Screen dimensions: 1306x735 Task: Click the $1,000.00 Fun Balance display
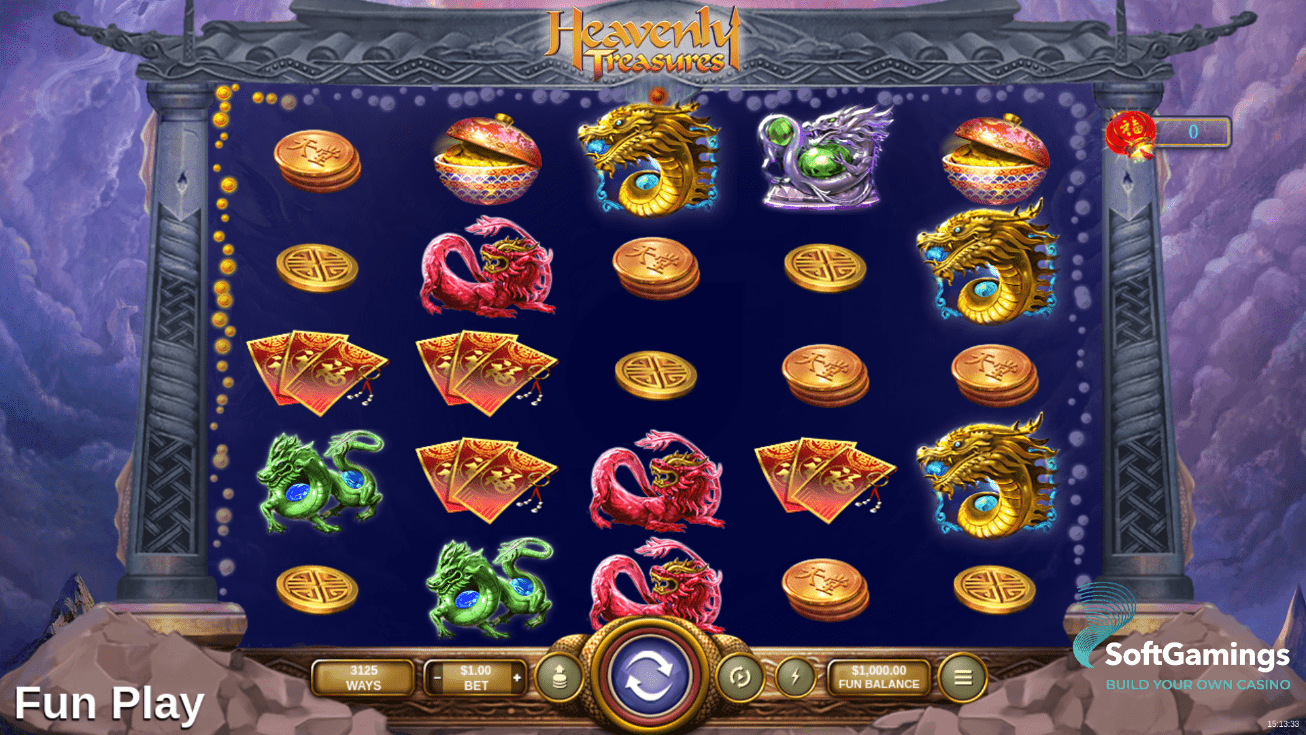(x=878, y=677)
